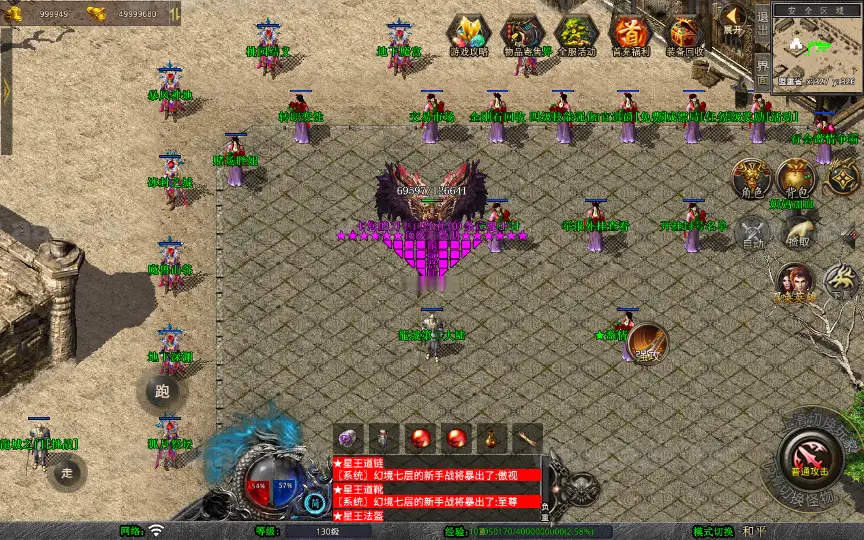Open the 全服活动 server events icon
Image resolution: width=864 pixels, height=540 pixels.
click(575, 34)
